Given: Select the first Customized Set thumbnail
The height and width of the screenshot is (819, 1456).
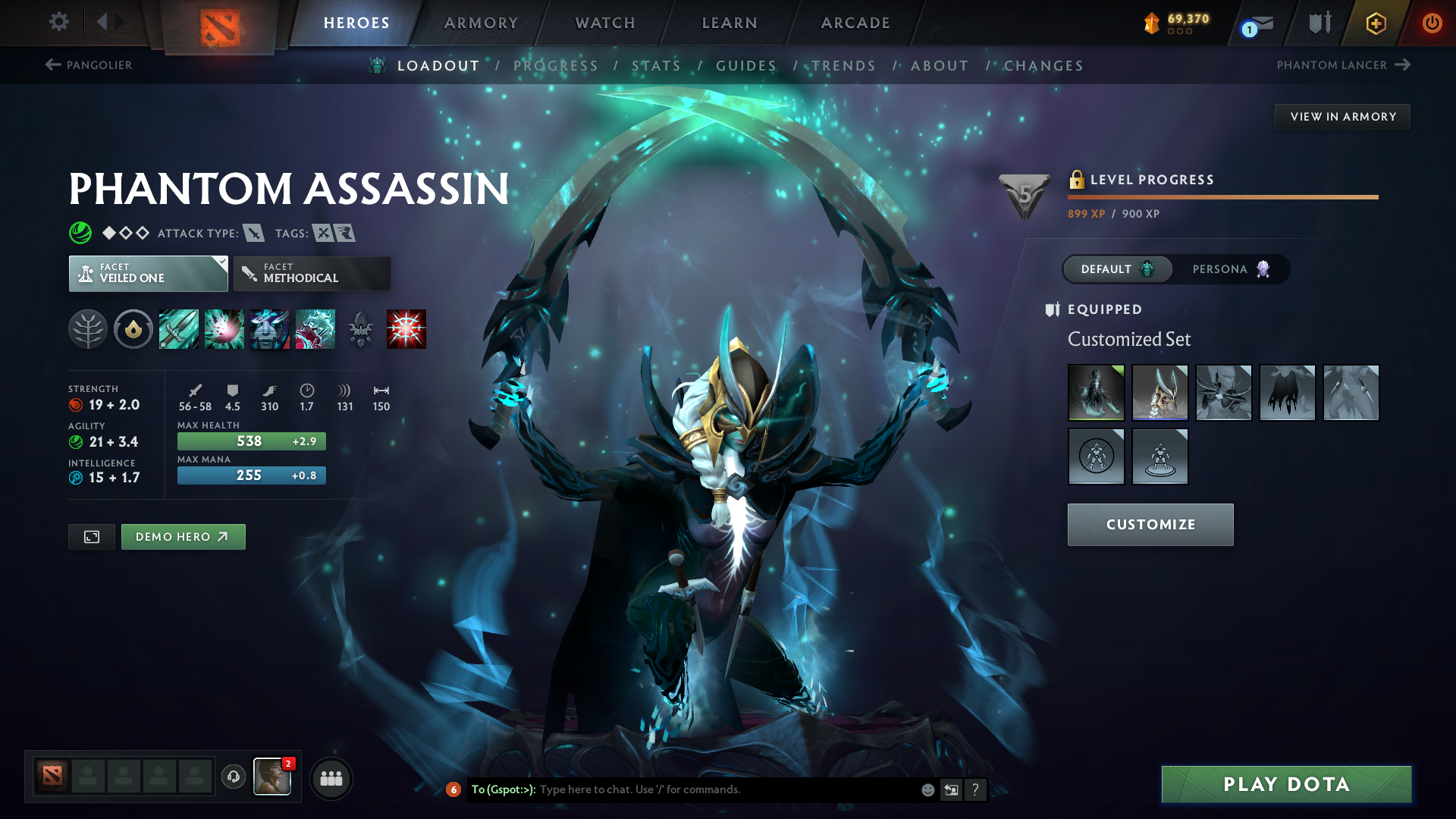Looking at the screenshot, I should click(1096, 393).
